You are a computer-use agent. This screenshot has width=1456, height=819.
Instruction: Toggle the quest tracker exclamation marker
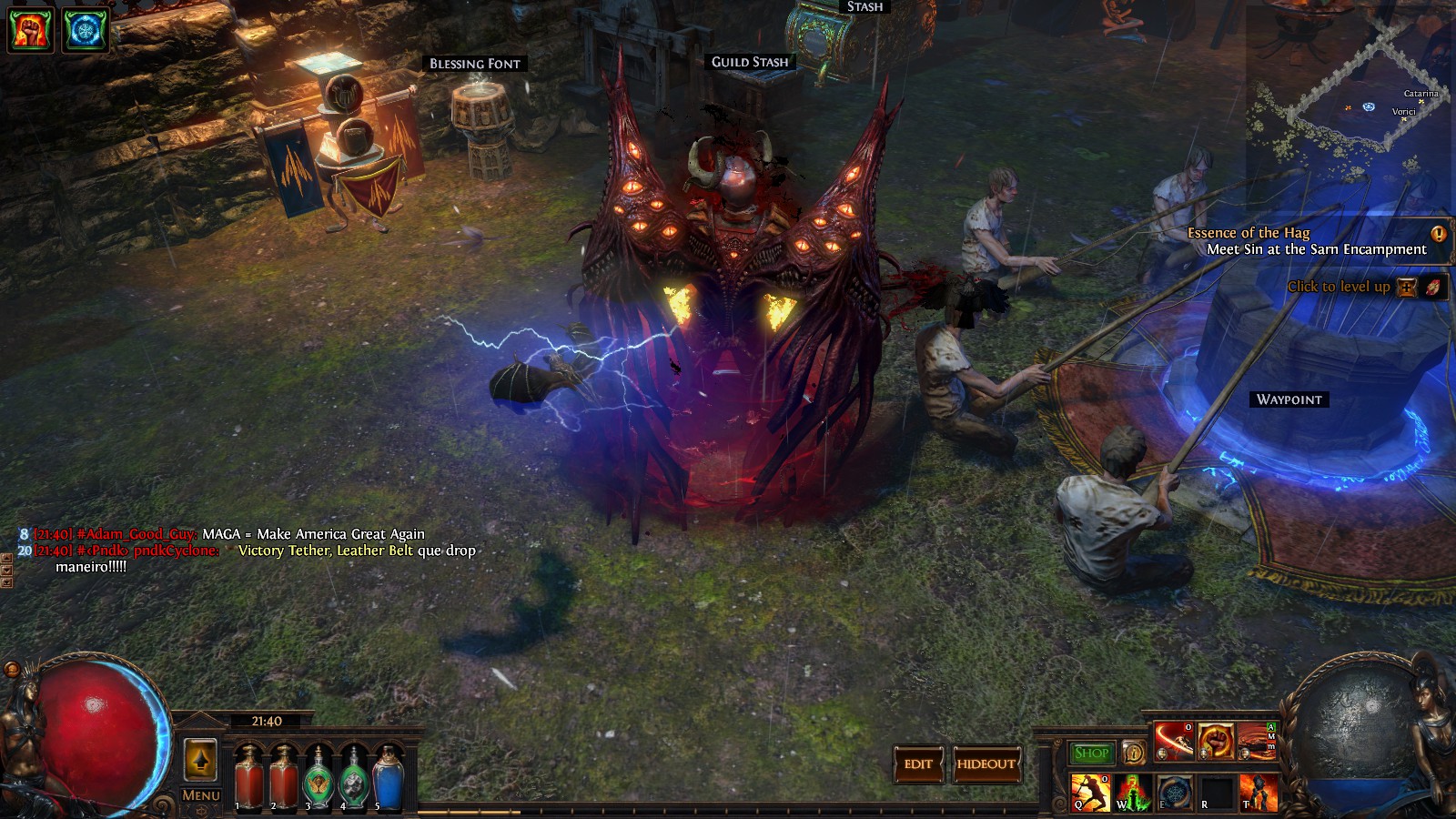point(1439,234)
